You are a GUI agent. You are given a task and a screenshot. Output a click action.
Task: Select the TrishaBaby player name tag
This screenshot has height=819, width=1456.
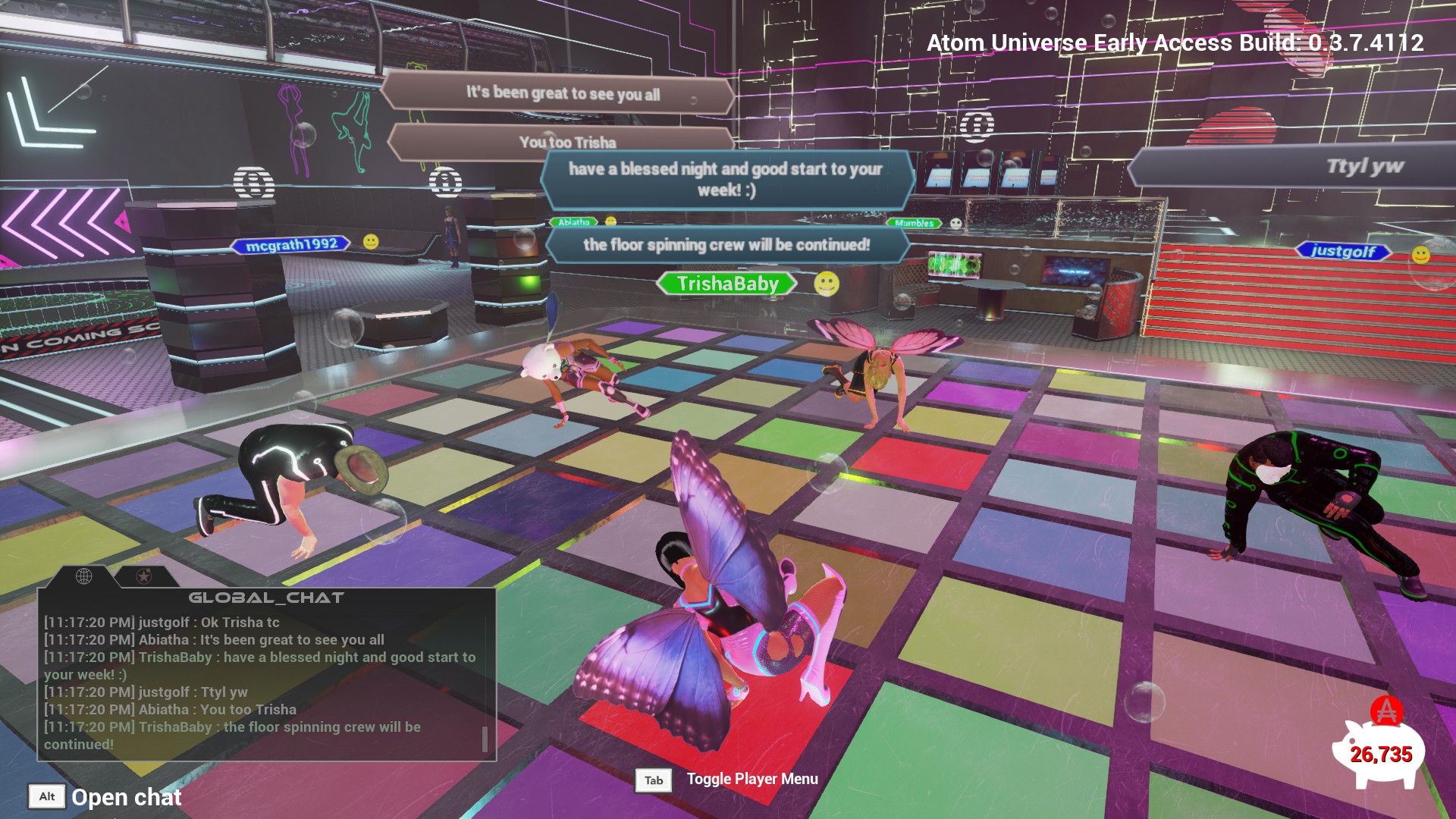(x=727, y=284)
